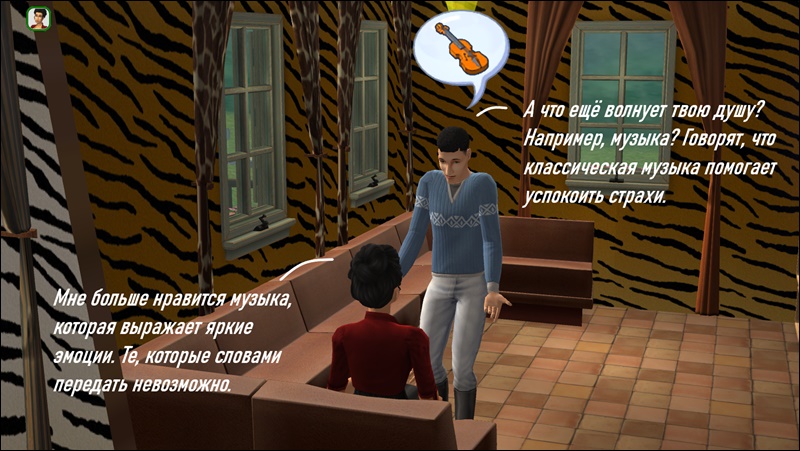Select the Sim portrait icon with green frame

39,19
